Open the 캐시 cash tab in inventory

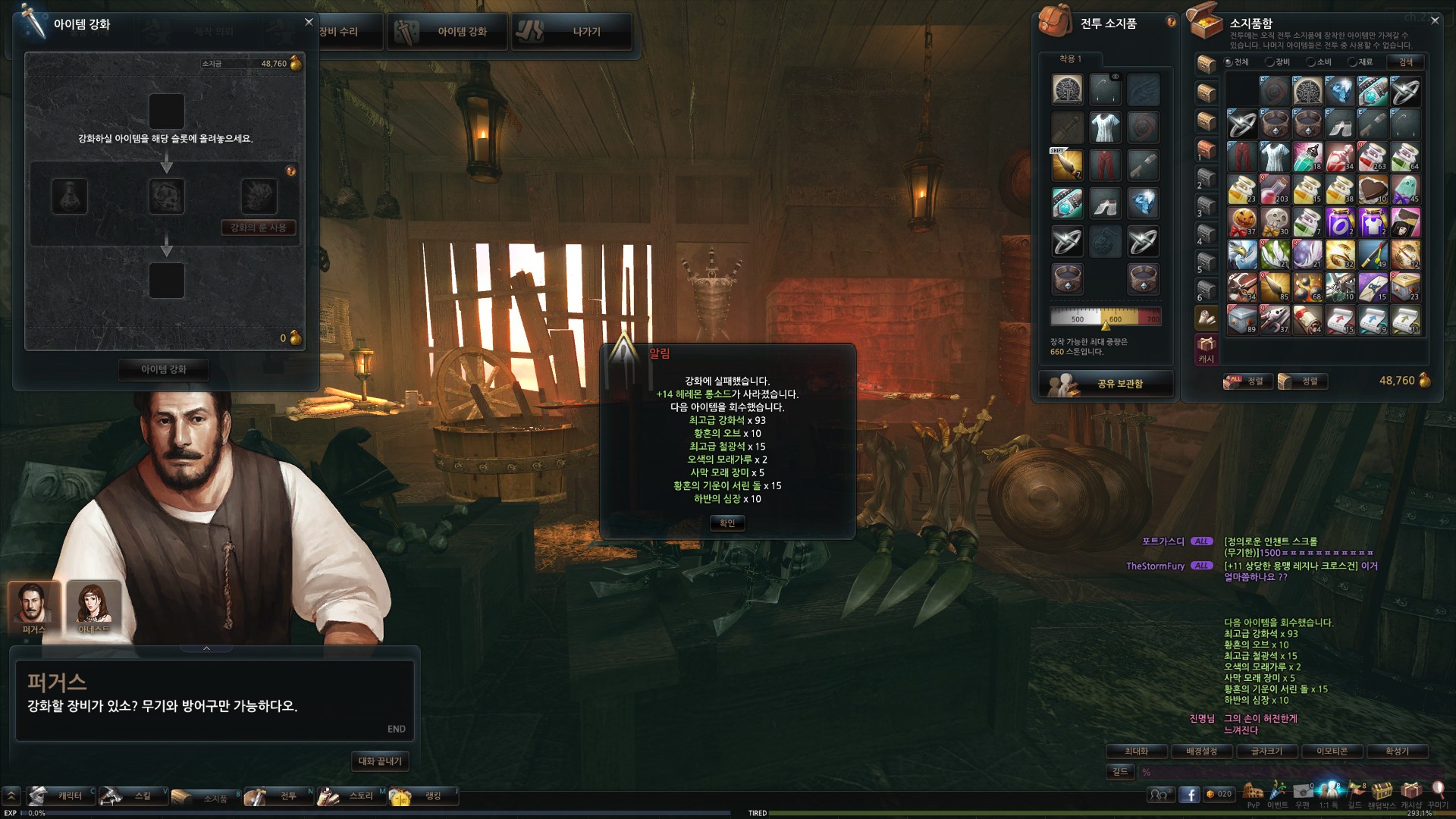pyautogui.click(x=1206, y=350)
